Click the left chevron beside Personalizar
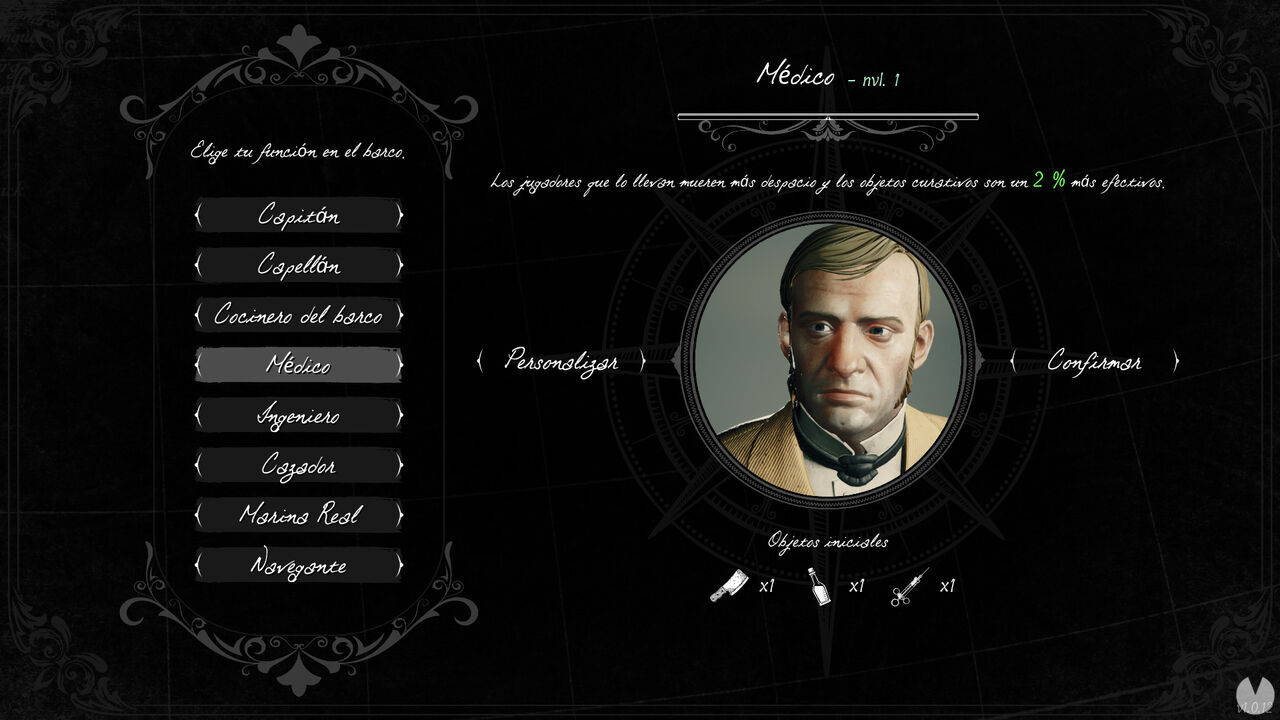The width and height of the screenshot is (1280, 720). tap(483, 362)
